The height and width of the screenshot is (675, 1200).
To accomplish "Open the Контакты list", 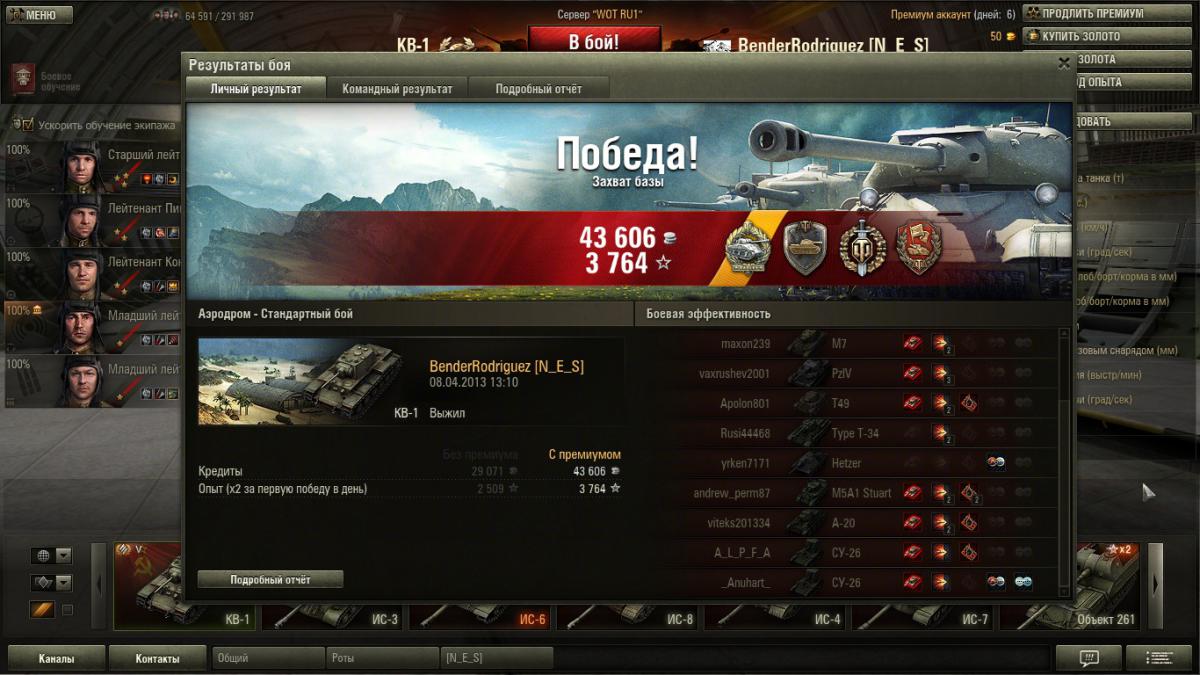I will 157,658.
